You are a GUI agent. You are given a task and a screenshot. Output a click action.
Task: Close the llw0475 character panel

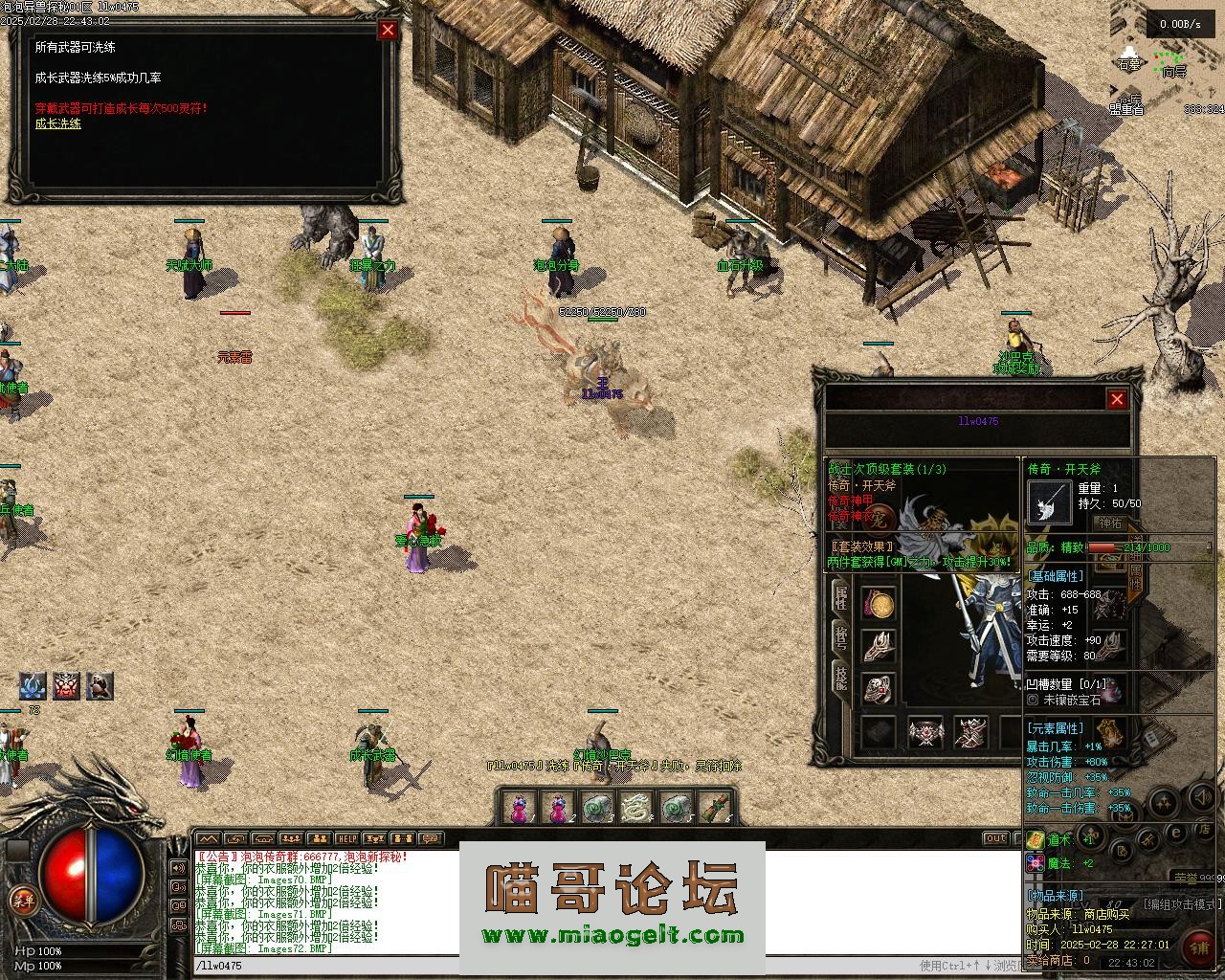[1117, 399]
